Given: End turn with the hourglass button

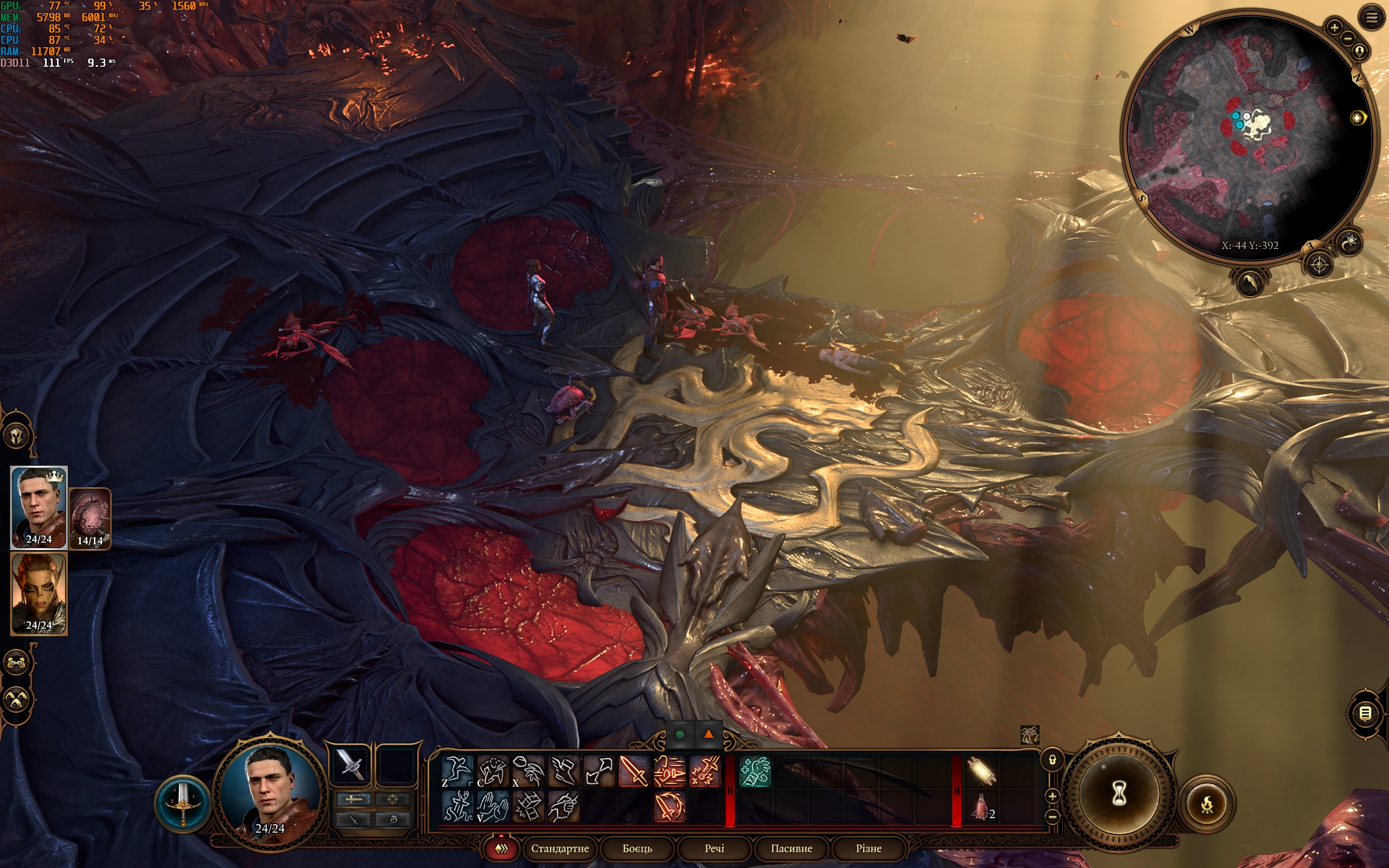Looking at the screenshot, I should pos(1119,795).
